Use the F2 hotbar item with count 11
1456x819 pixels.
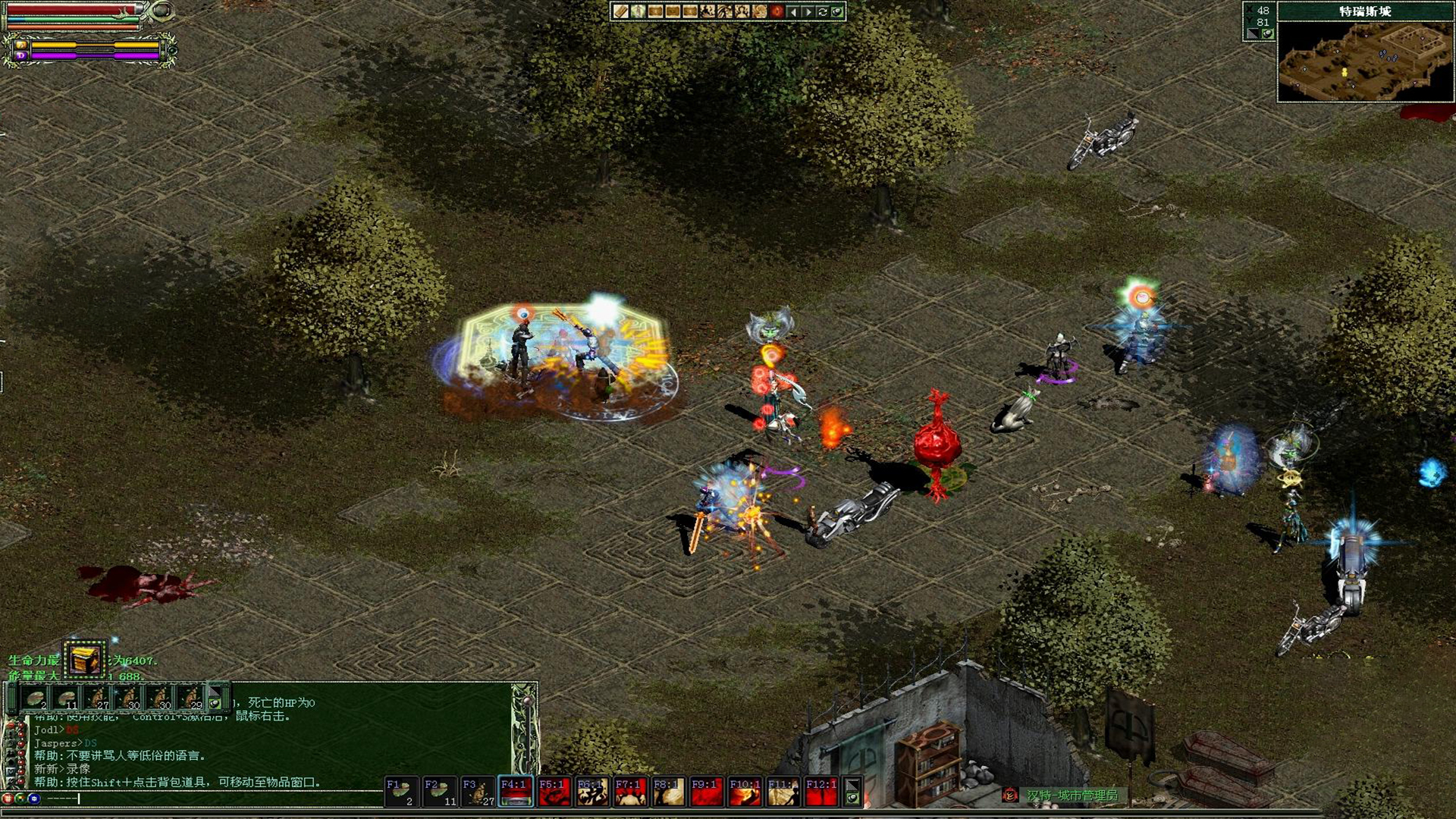pos(439,792)
